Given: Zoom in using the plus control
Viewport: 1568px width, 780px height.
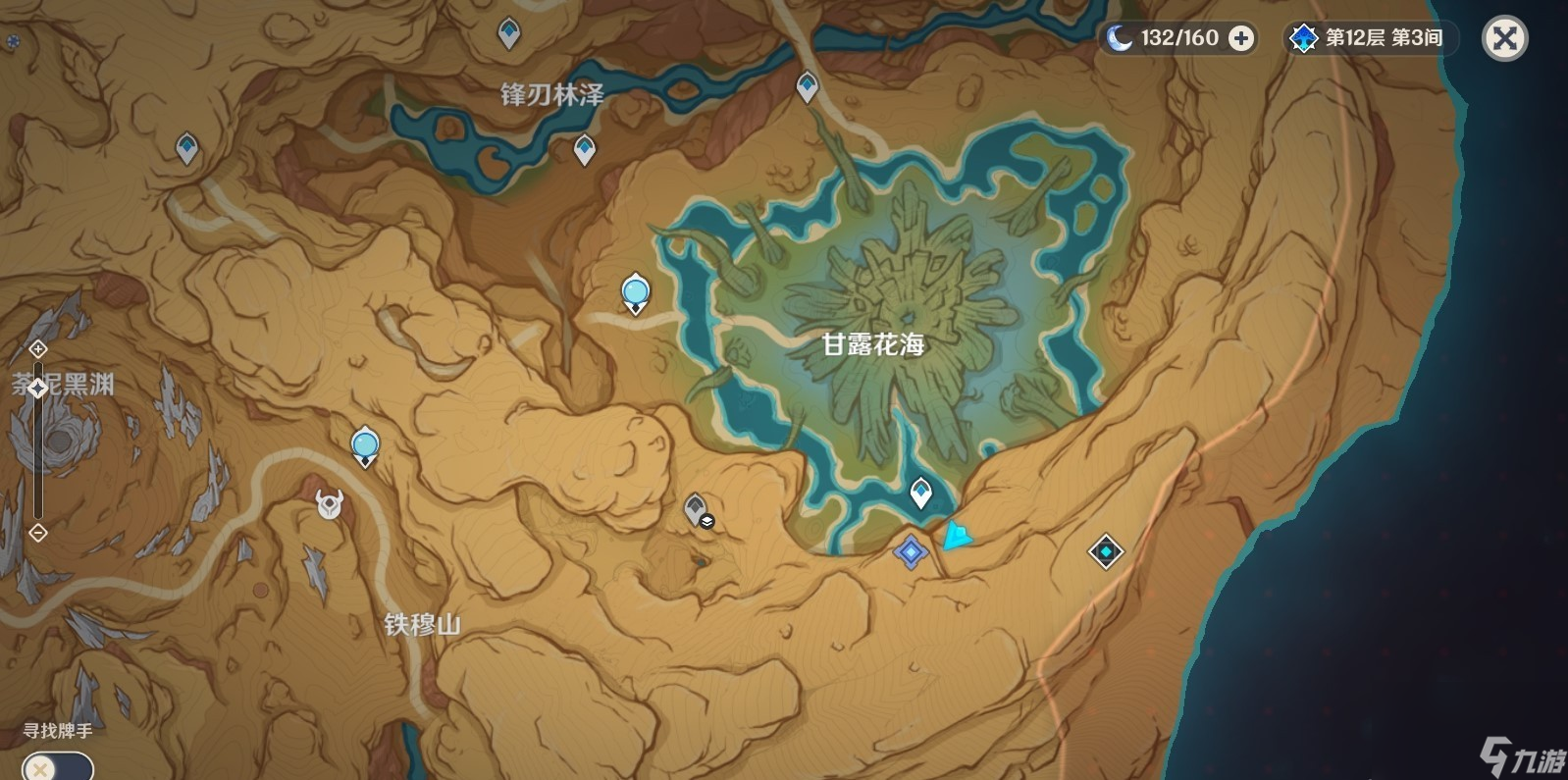Looking at the screenshot, I should (x=37, y=348).
